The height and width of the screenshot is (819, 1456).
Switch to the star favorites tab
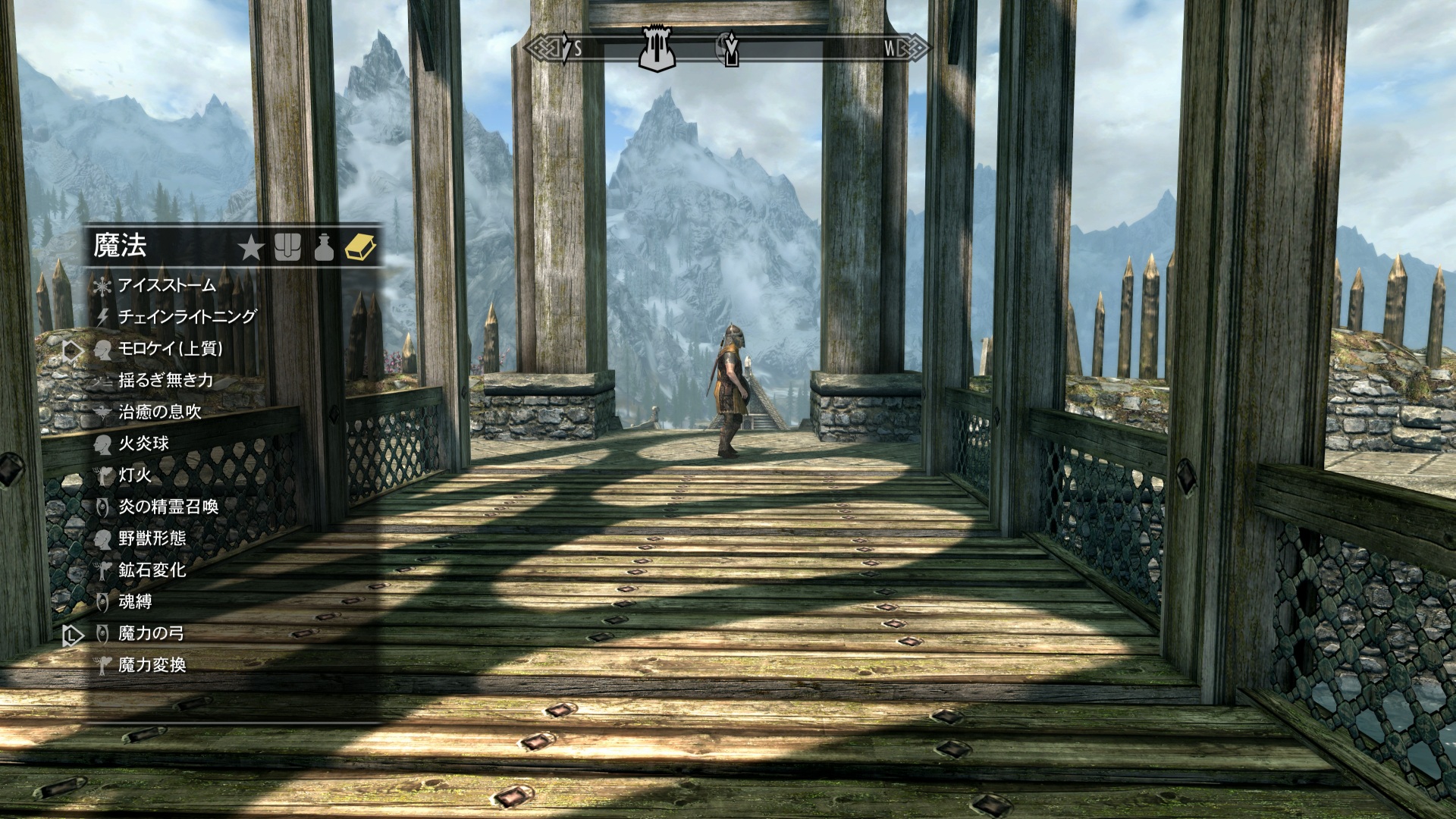(251, 247)
